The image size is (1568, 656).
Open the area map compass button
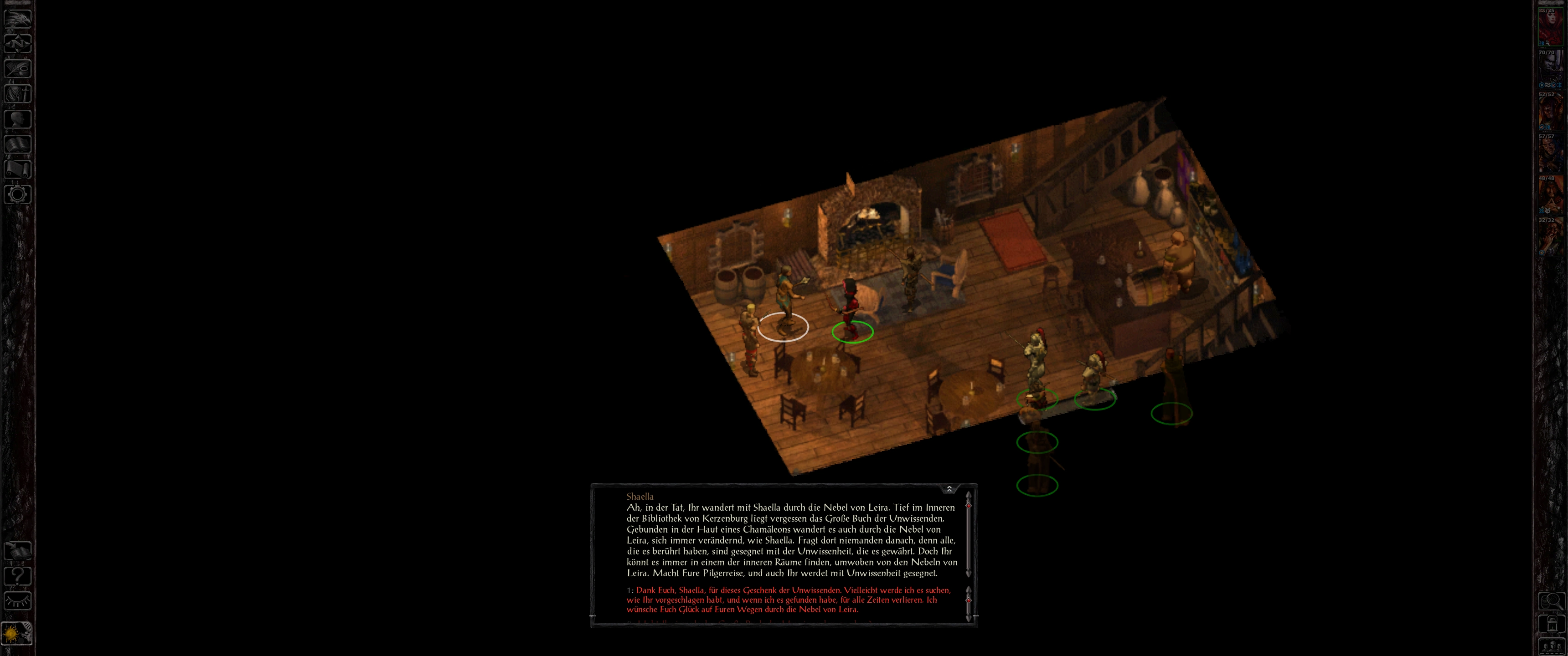coord(18,43)
